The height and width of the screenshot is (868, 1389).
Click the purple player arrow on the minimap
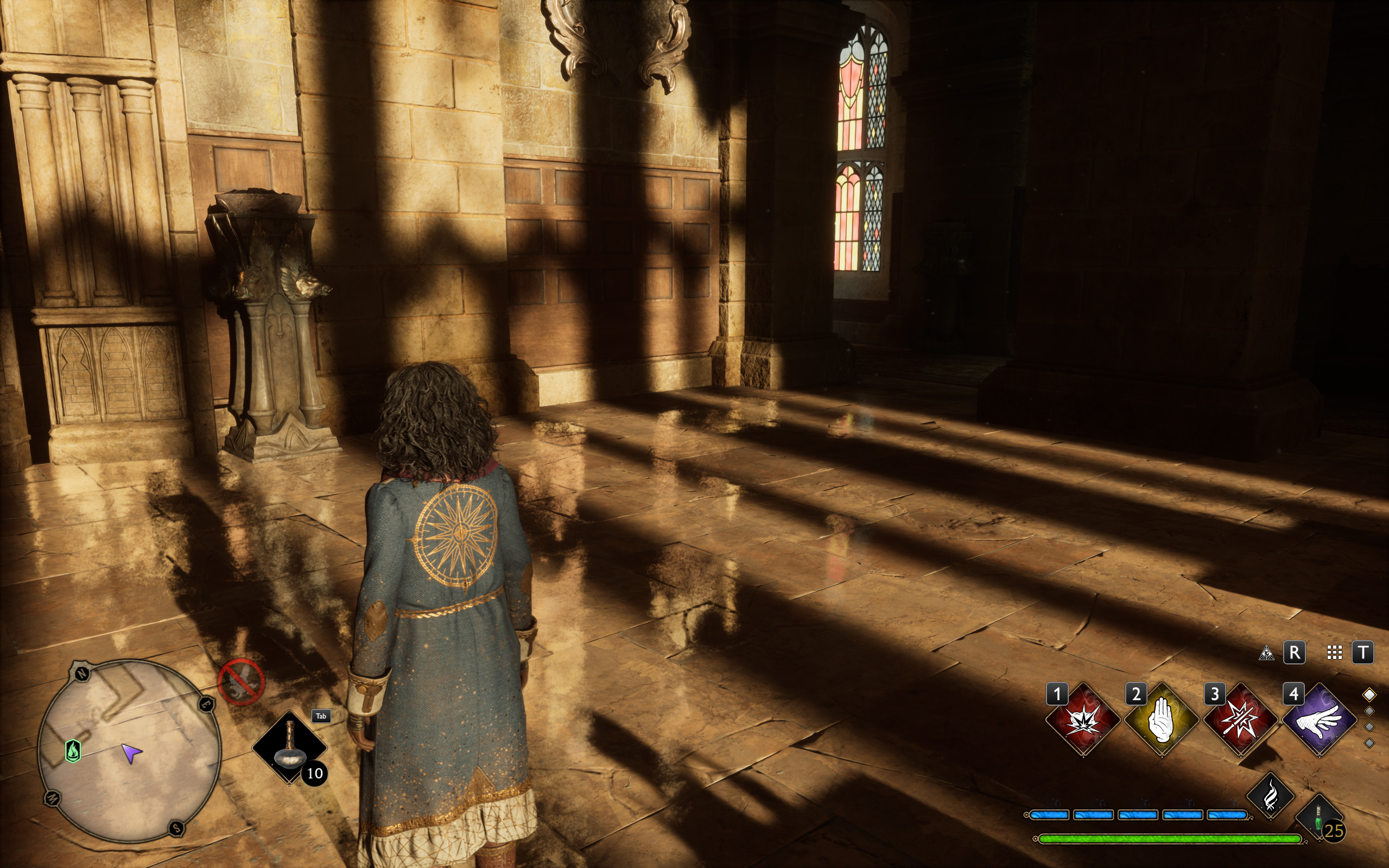tap(131, 754)
